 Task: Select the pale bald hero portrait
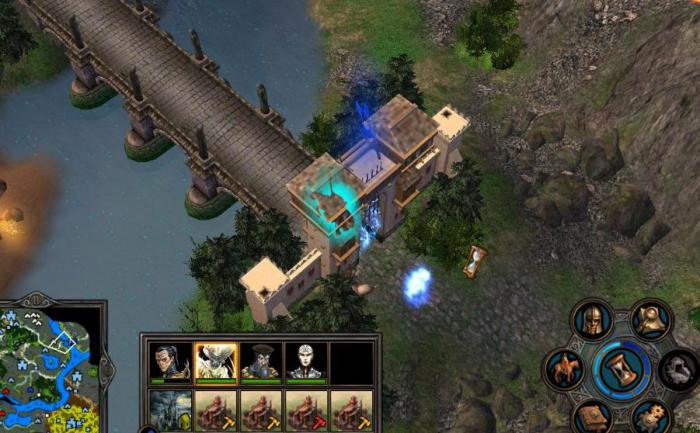[x=306, y=361]
